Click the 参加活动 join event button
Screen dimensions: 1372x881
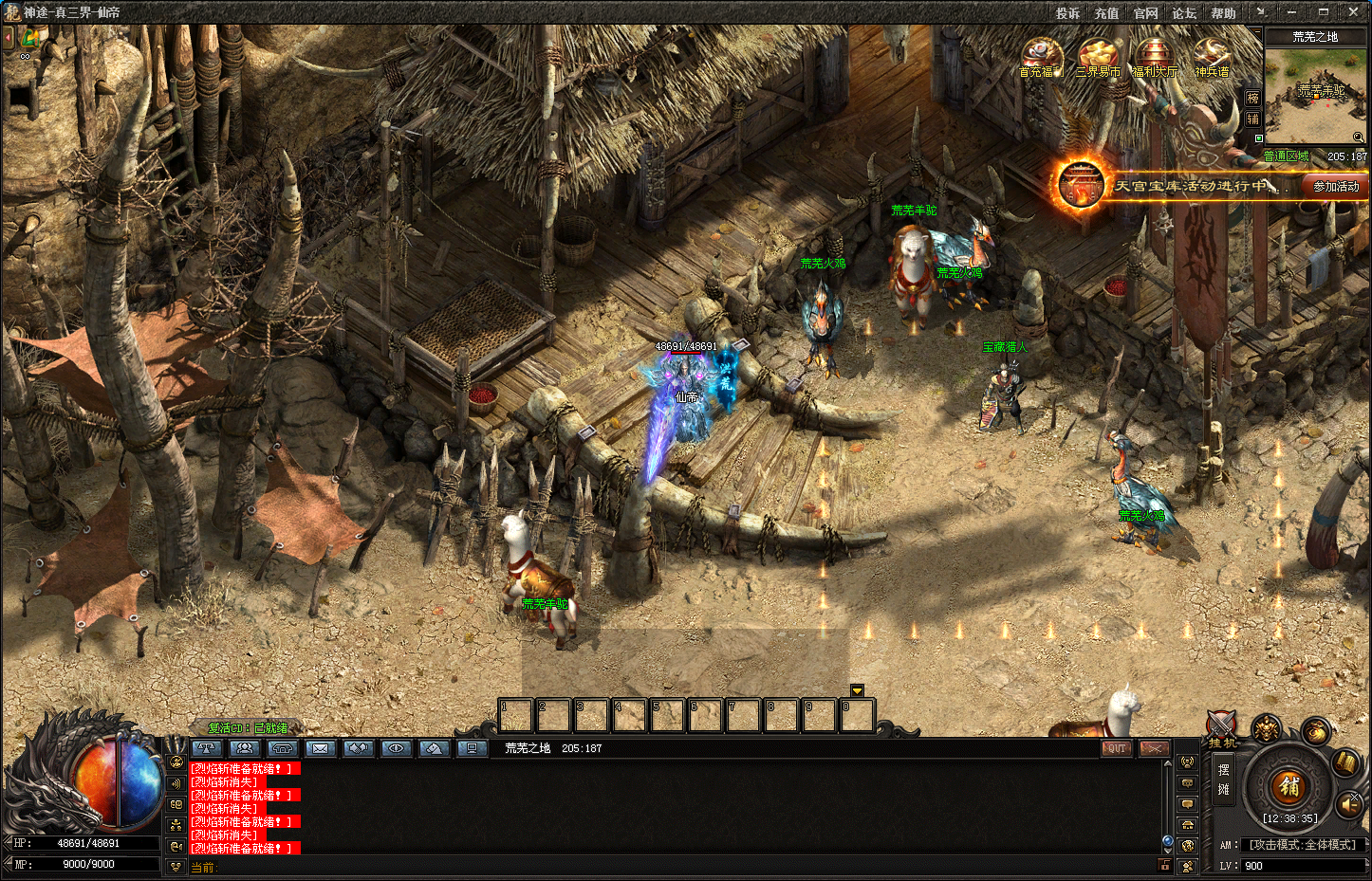tap(1335, 187)
